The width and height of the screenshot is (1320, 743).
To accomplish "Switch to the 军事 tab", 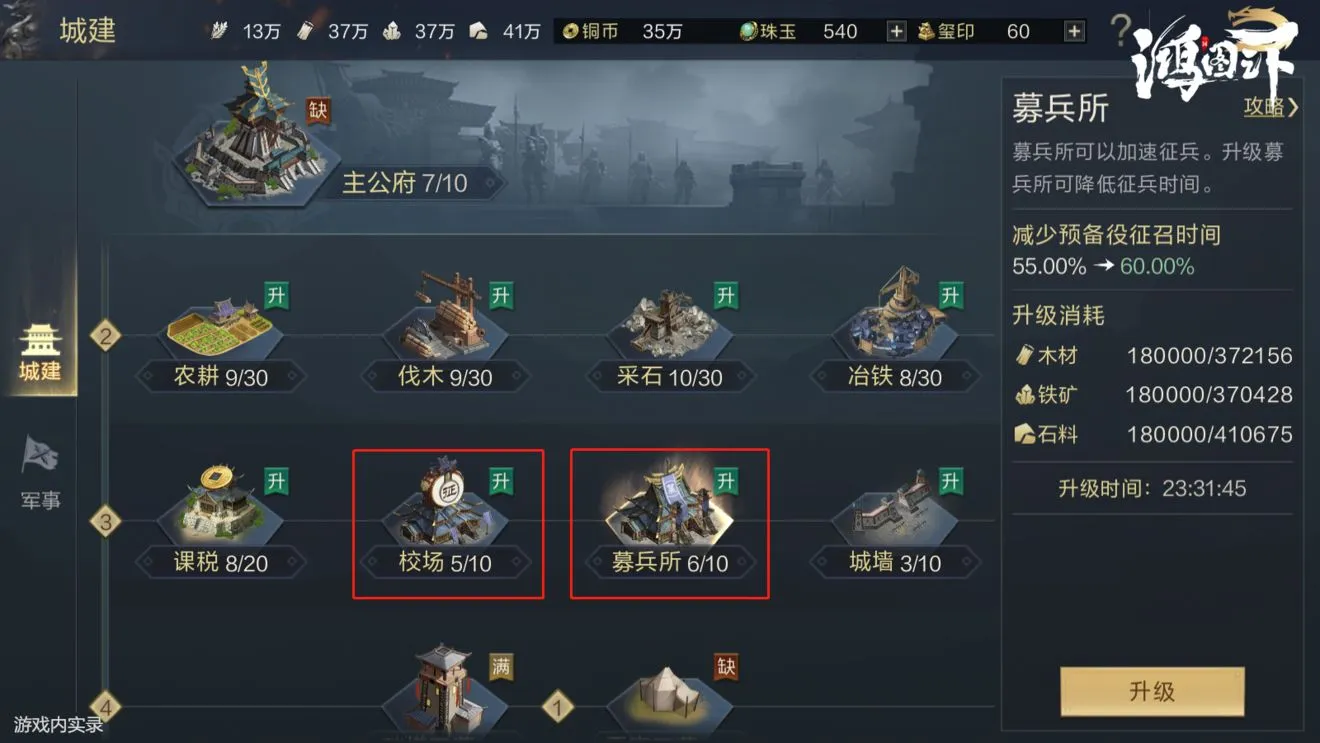I will [38, 470].
